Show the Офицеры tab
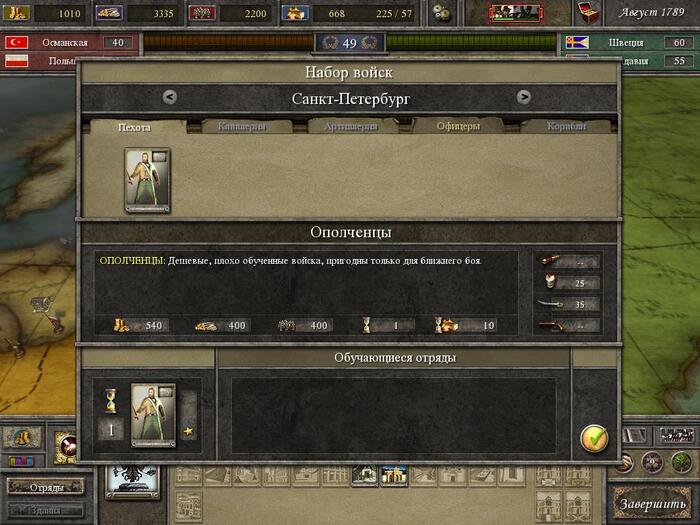Viewport: 700px width, 525px height. [x=459, y=127]
